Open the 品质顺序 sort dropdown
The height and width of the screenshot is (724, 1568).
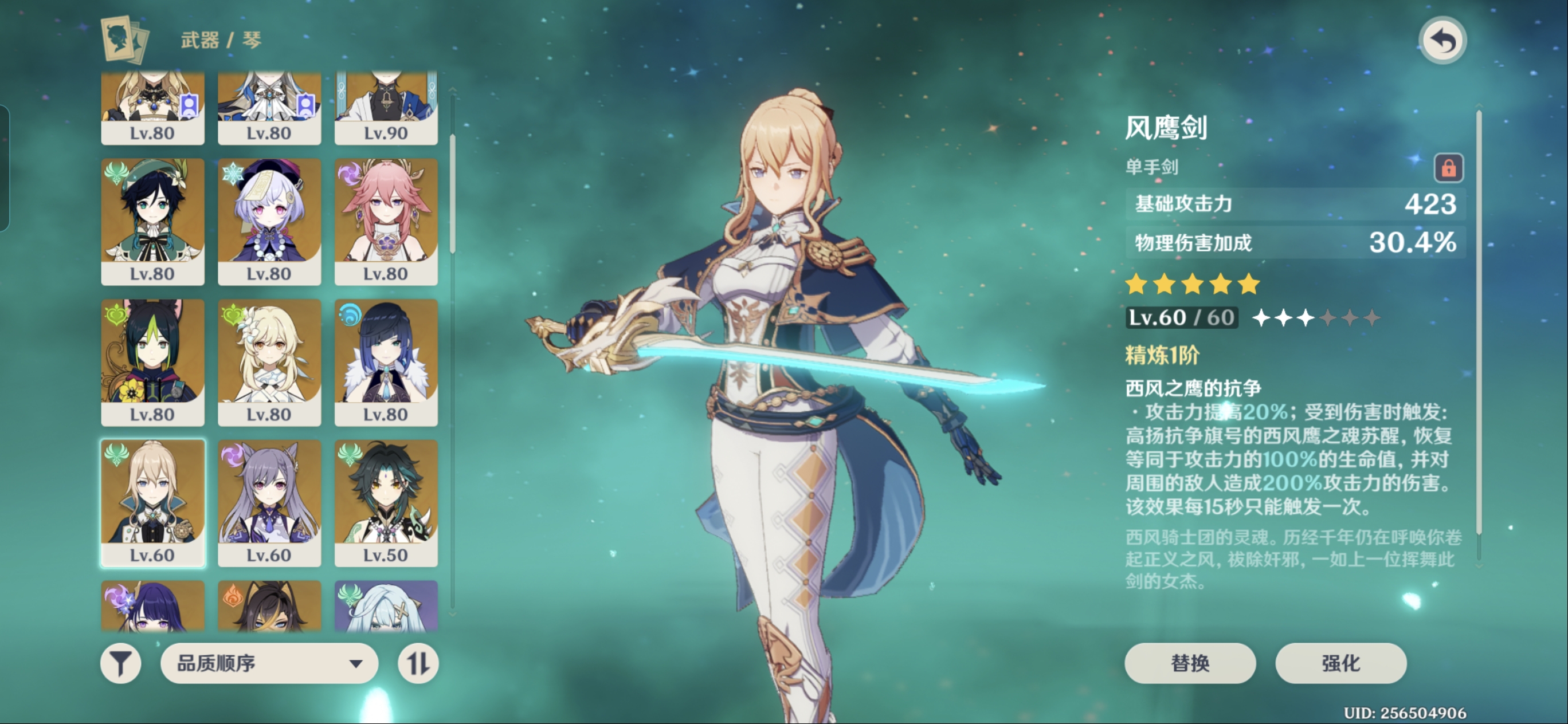point(269,663)
